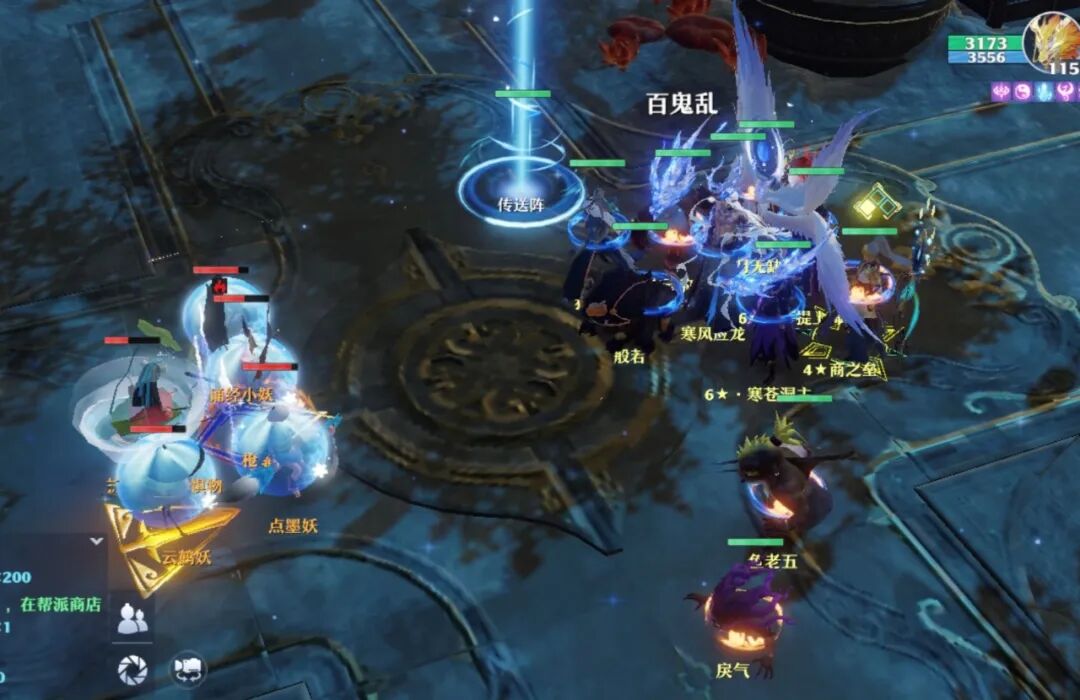Switch camera view with the camera icon
Viewport: 1080px width, 700px height.
[x=188, y=667]
